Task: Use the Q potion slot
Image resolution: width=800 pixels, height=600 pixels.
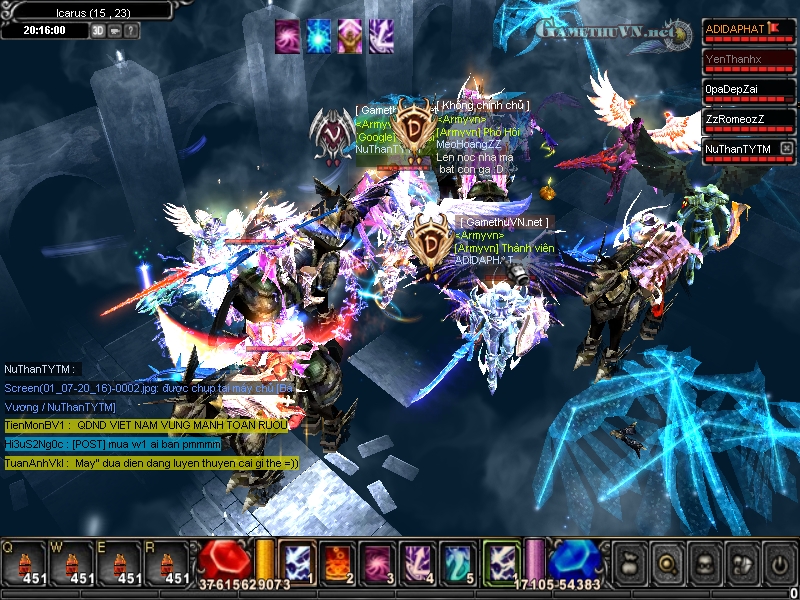Action: (x=24, y=564)
